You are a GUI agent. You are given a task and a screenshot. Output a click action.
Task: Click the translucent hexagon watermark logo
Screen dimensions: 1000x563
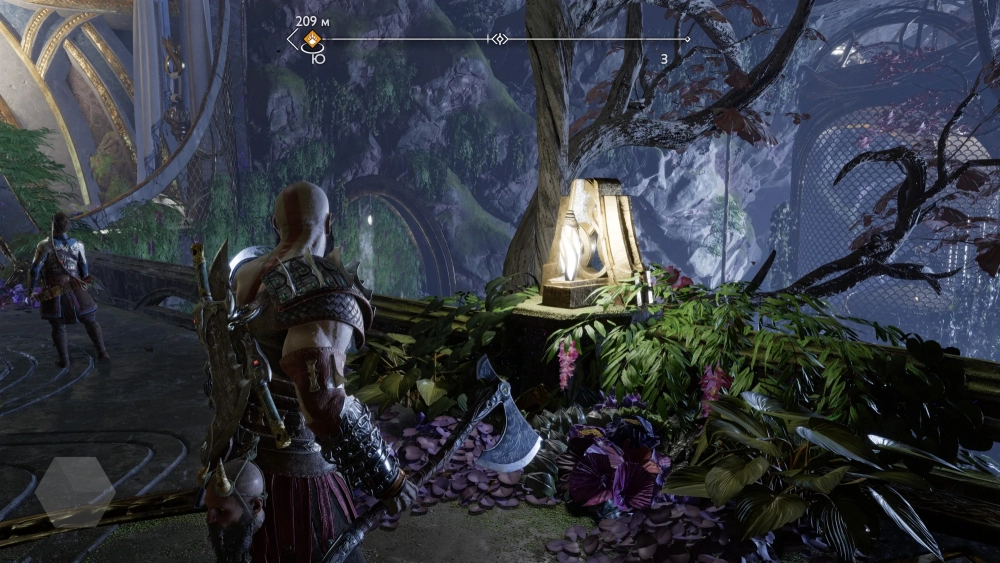tap(75, 492)
